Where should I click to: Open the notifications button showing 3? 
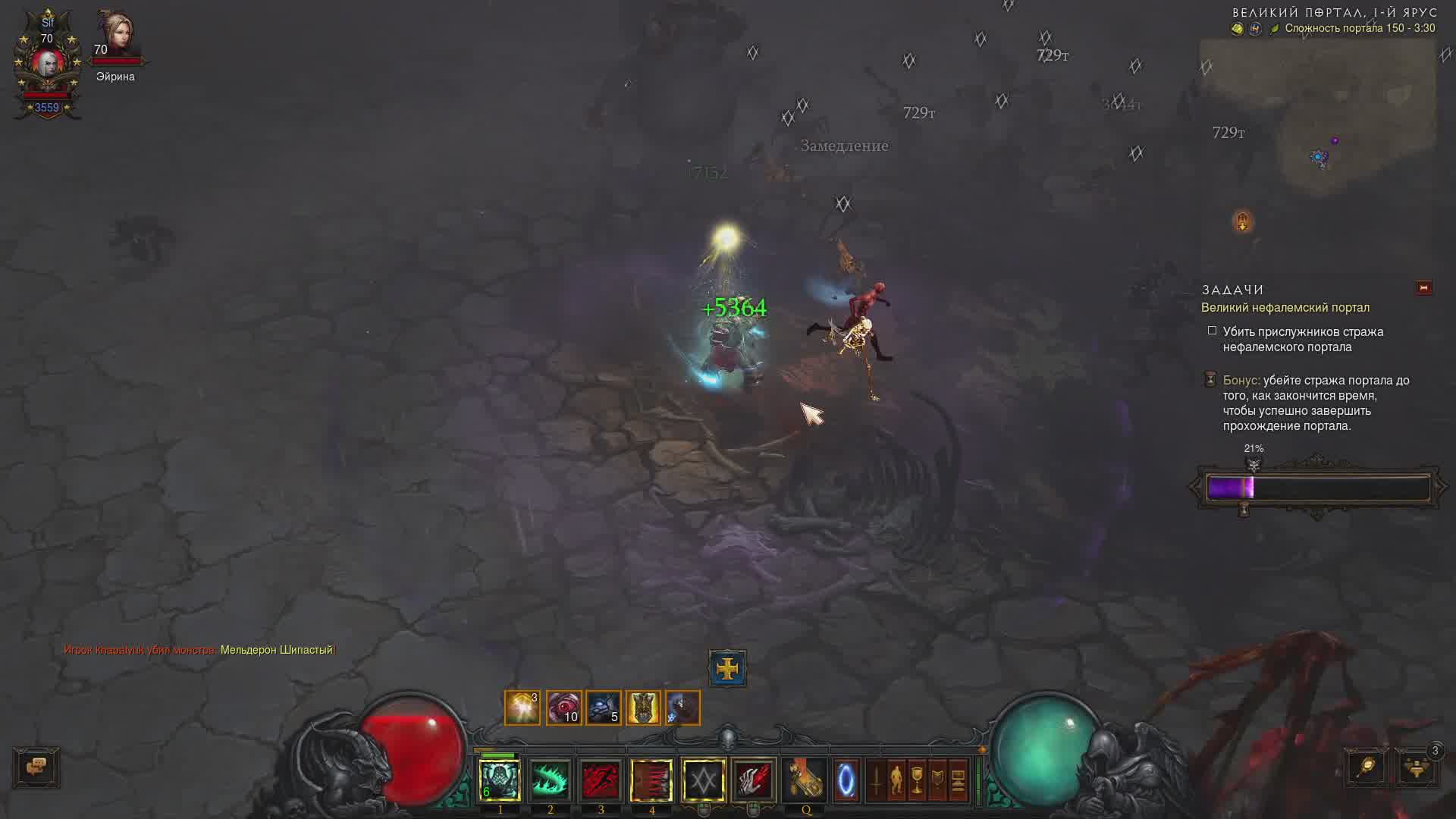click(x=1417, y=767)
